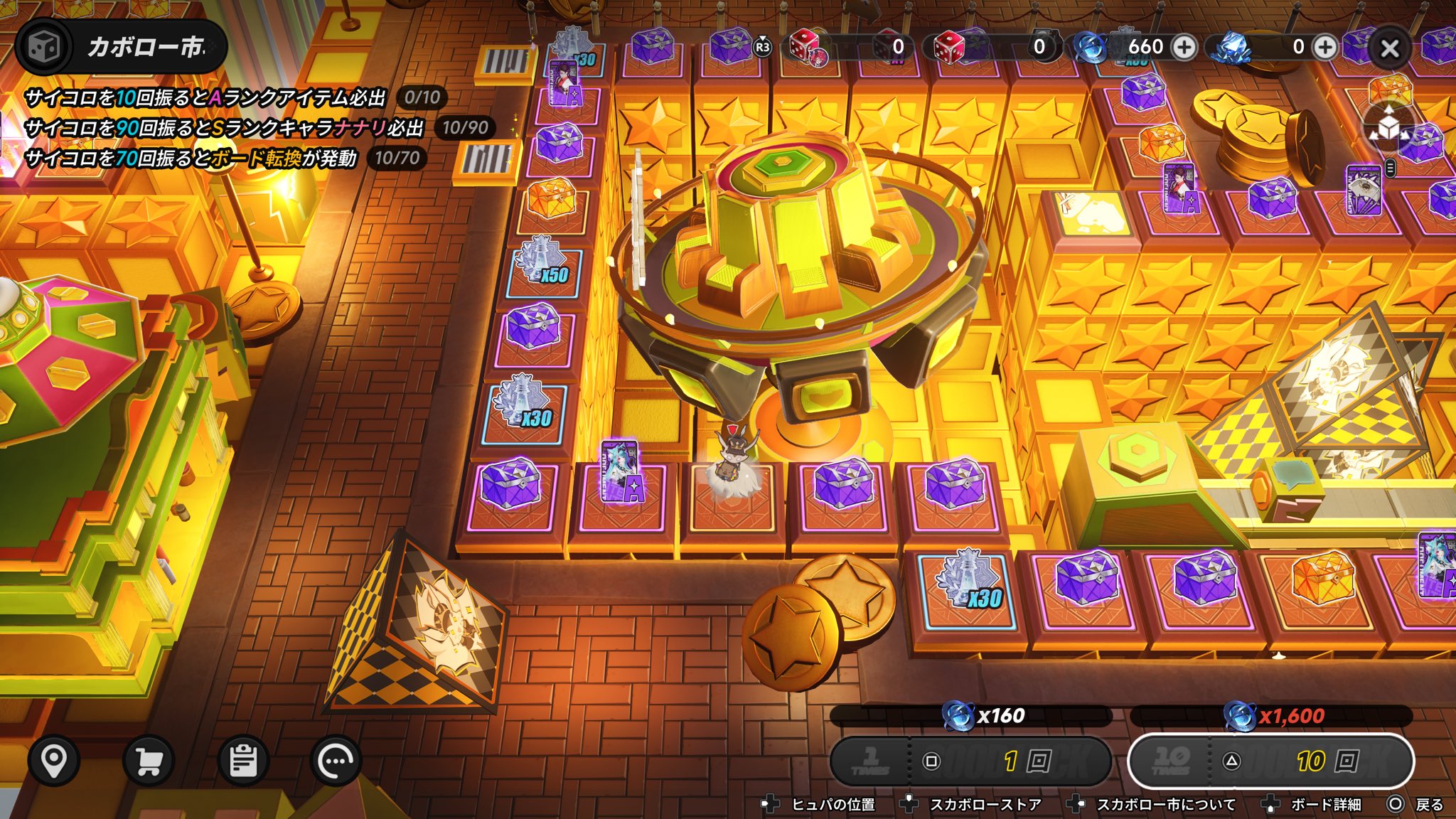
Task: Roll the dice 1 time
Action: coord(970,761)
